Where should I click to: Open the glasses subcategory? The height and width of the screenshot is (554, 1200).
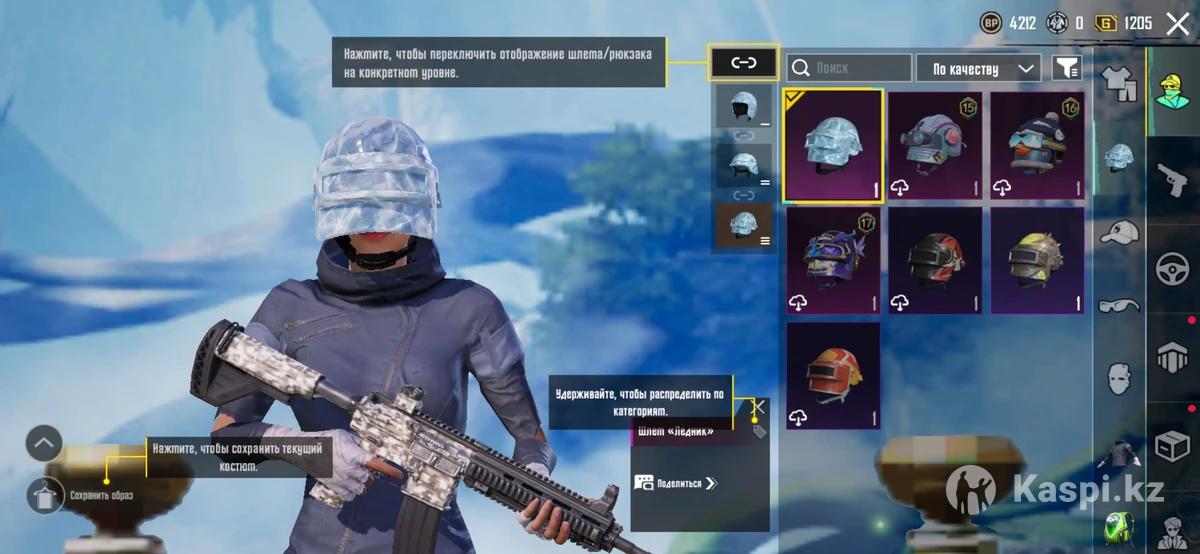pyautogui.click(x=1119, y=306)
